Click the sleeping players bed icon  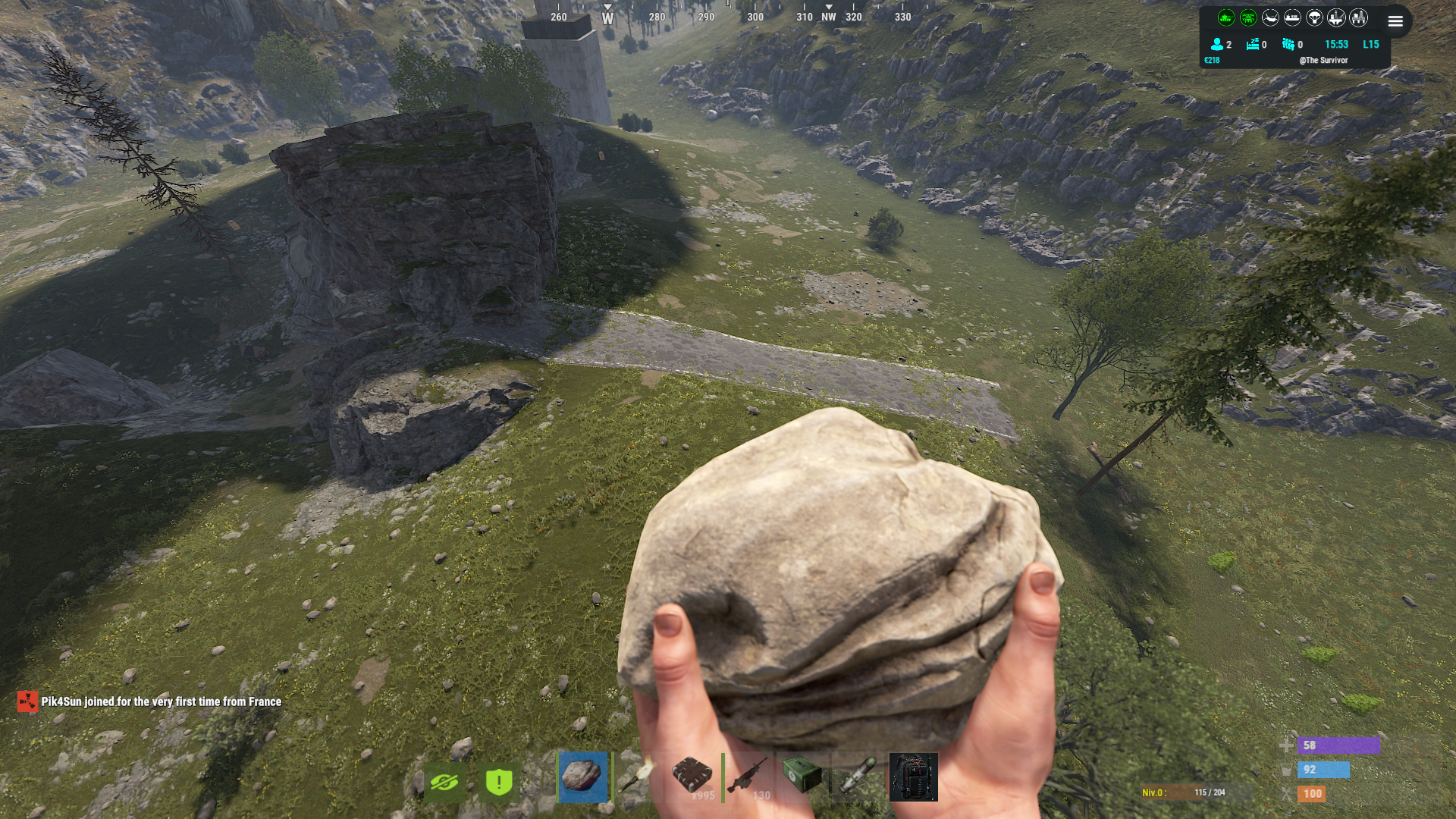(x=1253, y=44)
